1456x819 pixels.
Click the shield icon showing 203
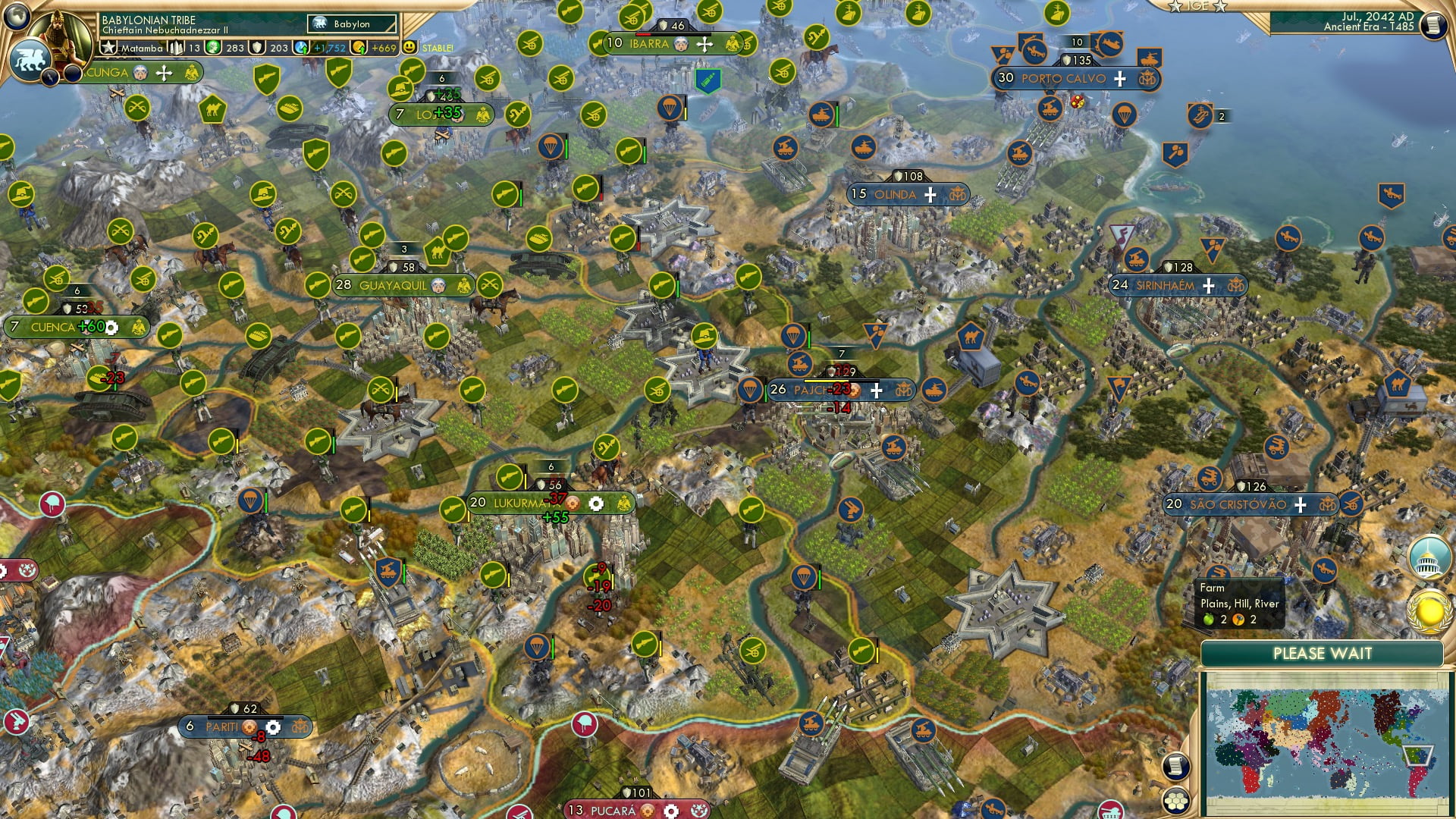tap(257, 47)
